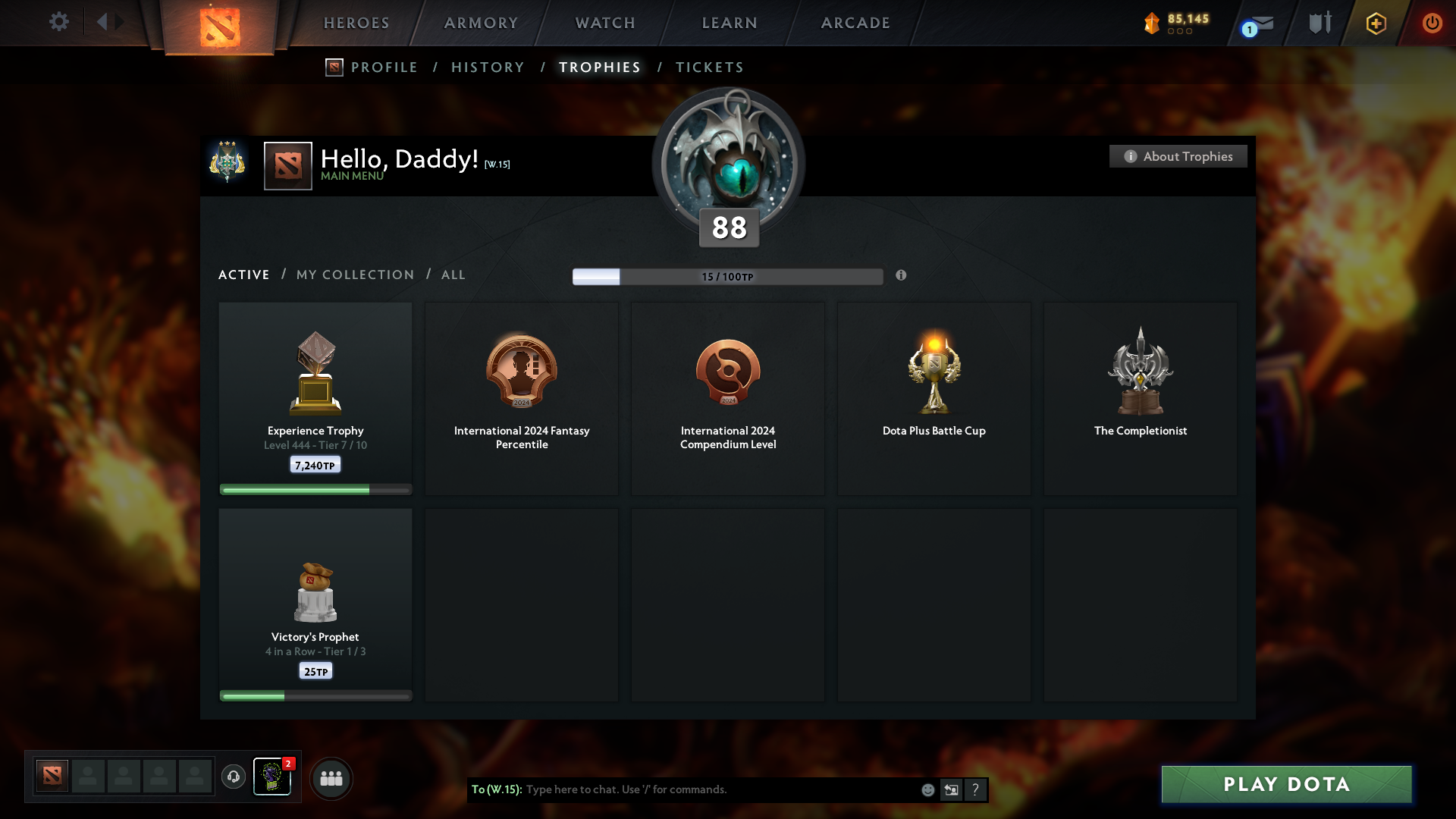The width and height of the screenshot is (1456, 819).
Task: Click the emoticon smiley in chat bar
Action: tap(927, 789)
